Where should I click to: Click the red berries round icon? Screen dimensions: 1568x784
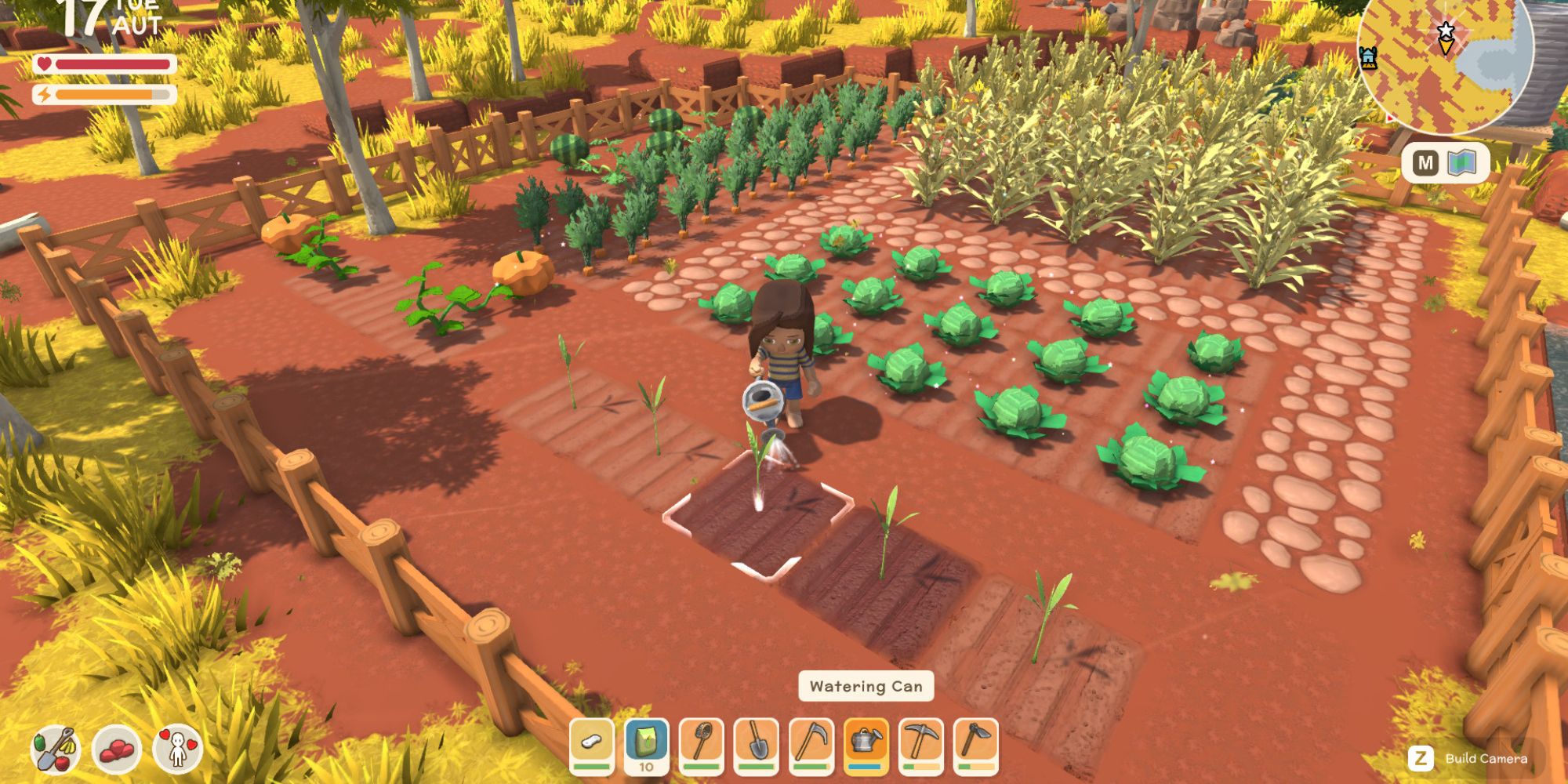point(116,750)
